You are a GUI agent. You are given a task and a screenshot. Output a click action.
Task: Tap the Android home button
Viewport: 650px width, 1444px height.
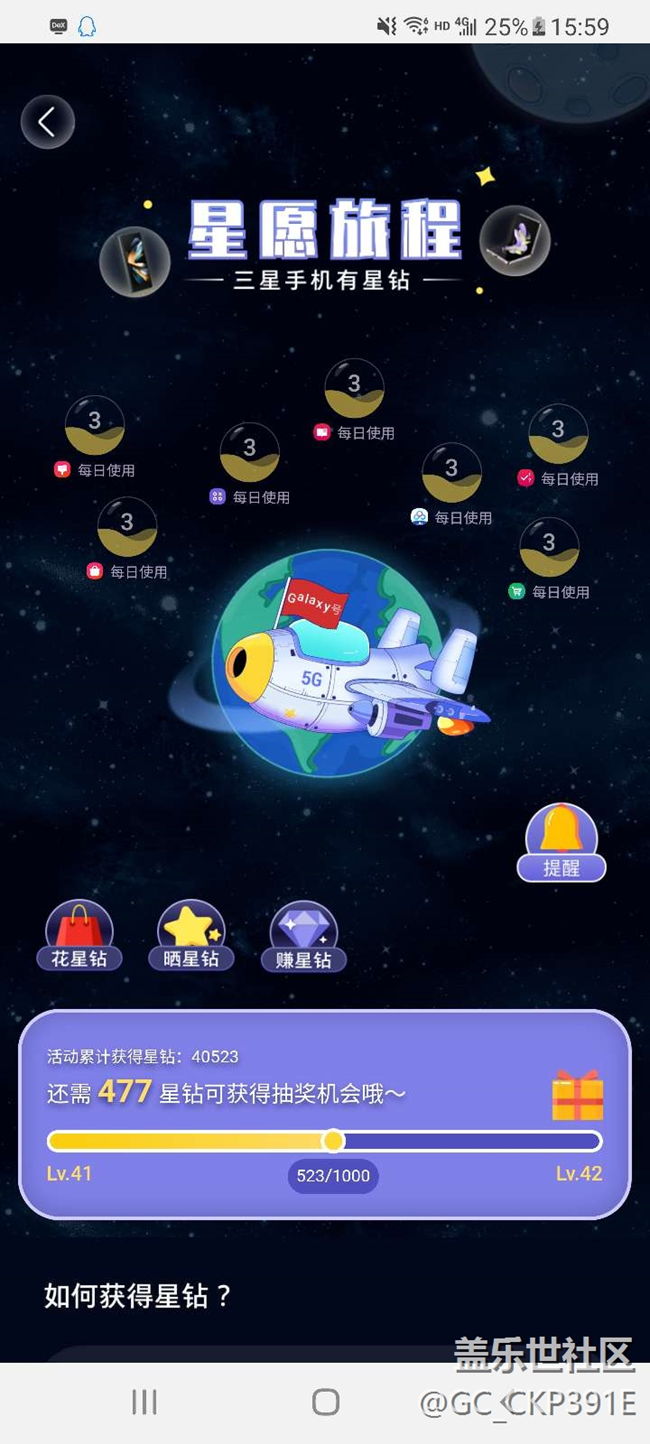click(326, 1402)
